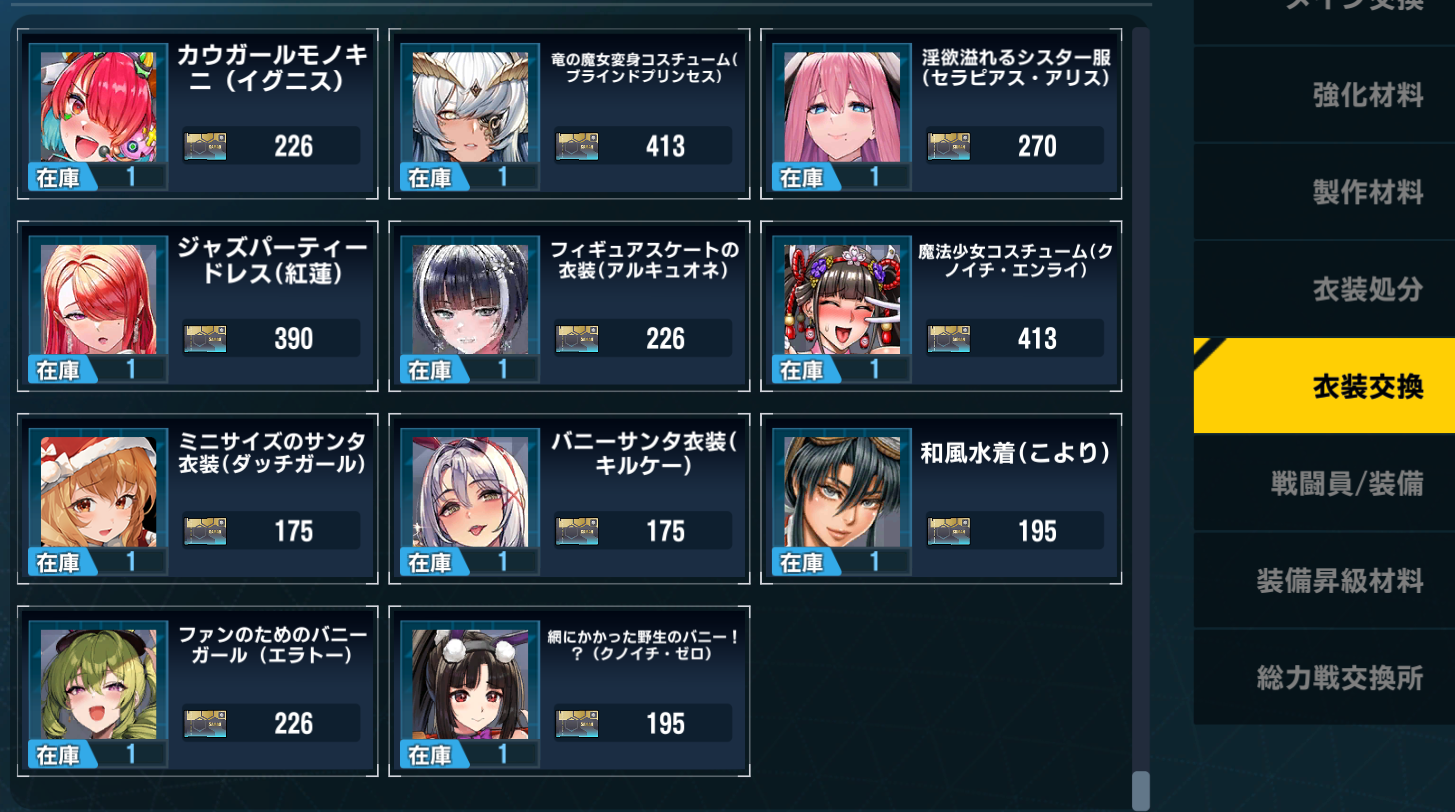Click the highlighted 衣装交換 tab
This screenshot has height=812, width=1455.
pyautogui.click(x=1323, y=386)
